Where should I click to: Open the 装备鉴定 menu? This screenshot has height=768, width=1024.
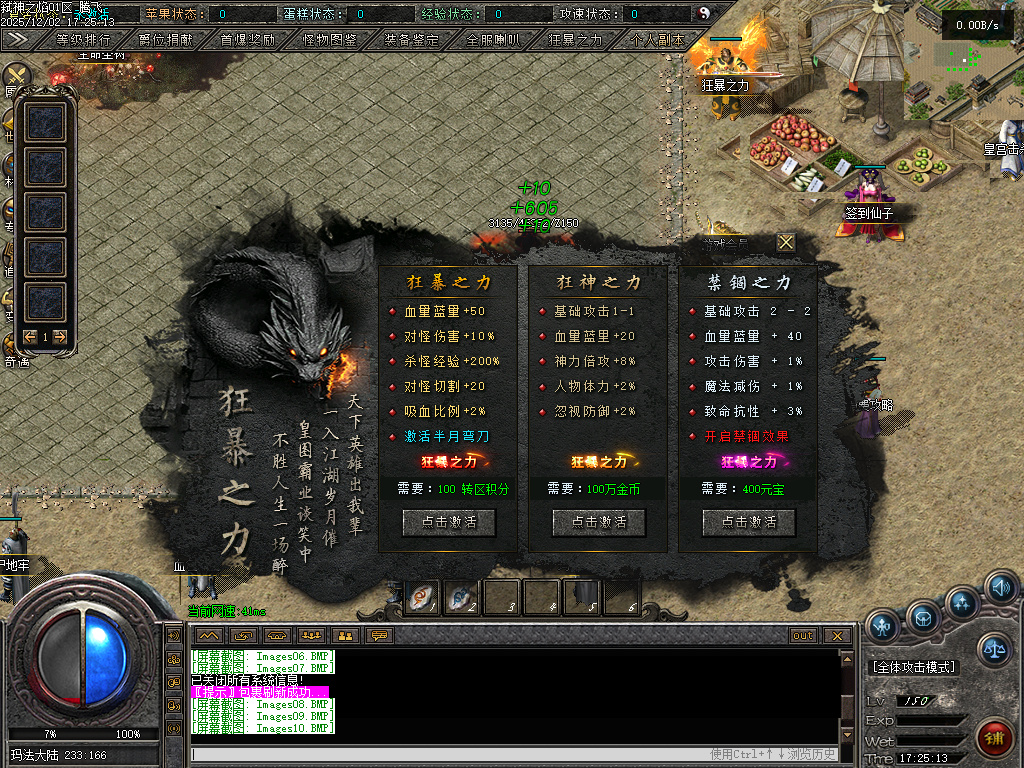pyautogui.click(x=411, y=40)
